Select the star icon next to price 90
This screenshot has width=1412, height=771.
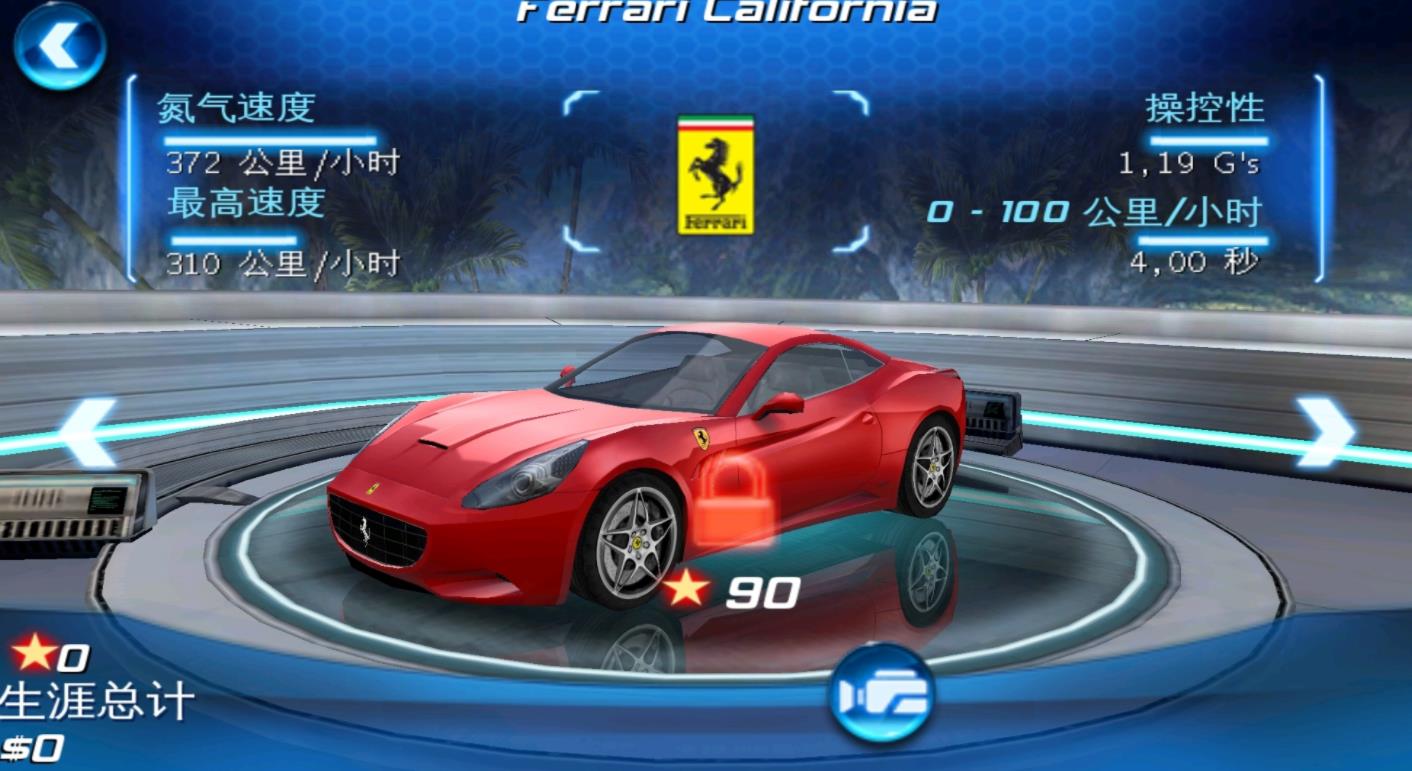[x=686, y=590]
